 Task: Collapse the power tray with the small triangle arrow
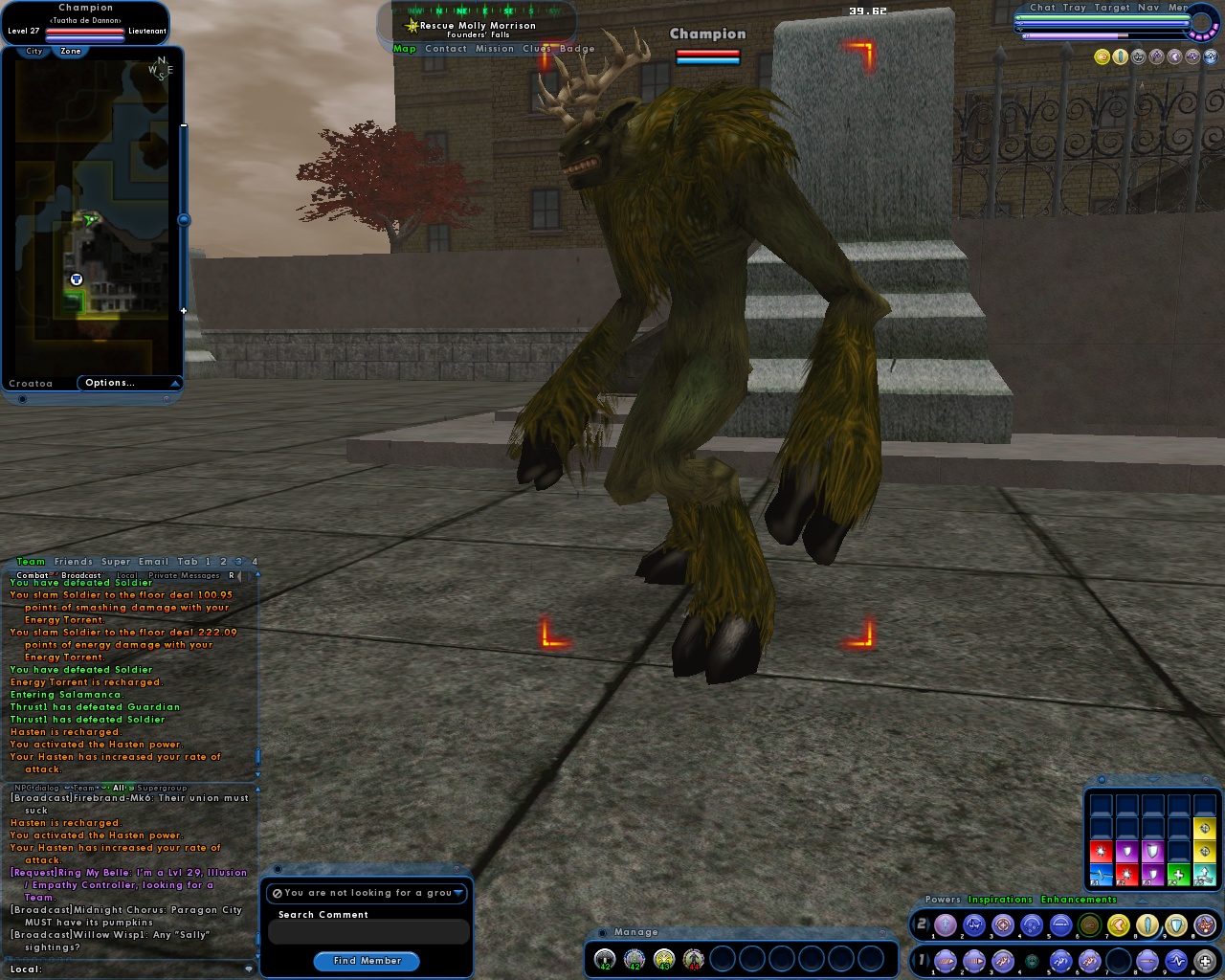(x=1141, y=902)
